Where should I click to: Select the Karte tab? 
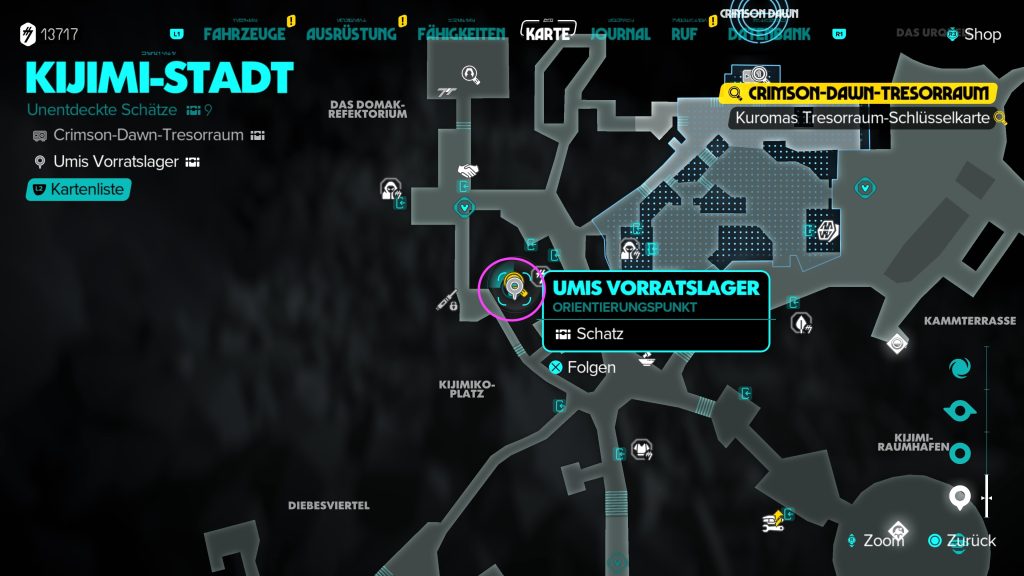click(x=547, y=33)
